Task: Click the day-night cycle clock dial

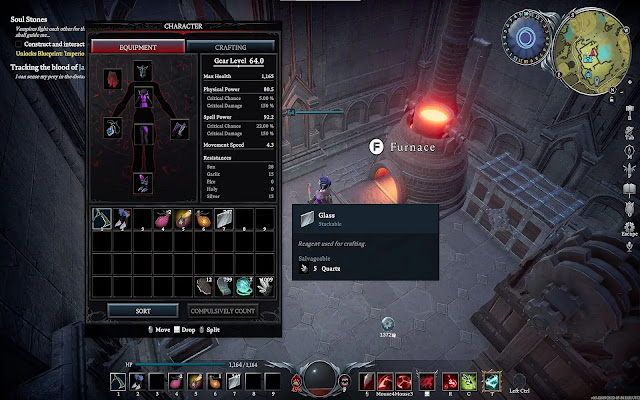Action: (x=526, y=39)
